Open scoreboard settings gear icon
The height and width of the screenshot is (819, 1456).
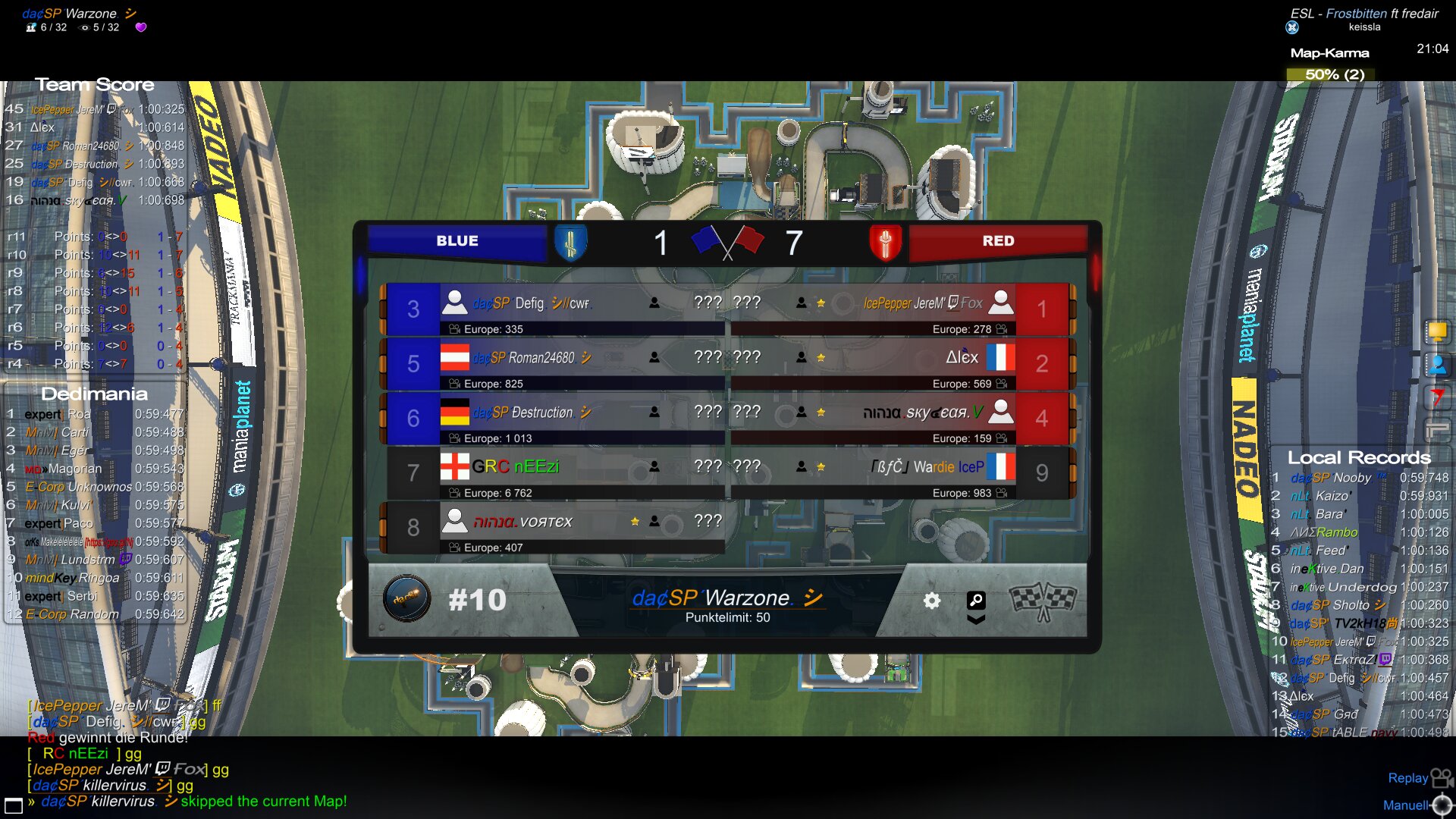click(931, 601)
